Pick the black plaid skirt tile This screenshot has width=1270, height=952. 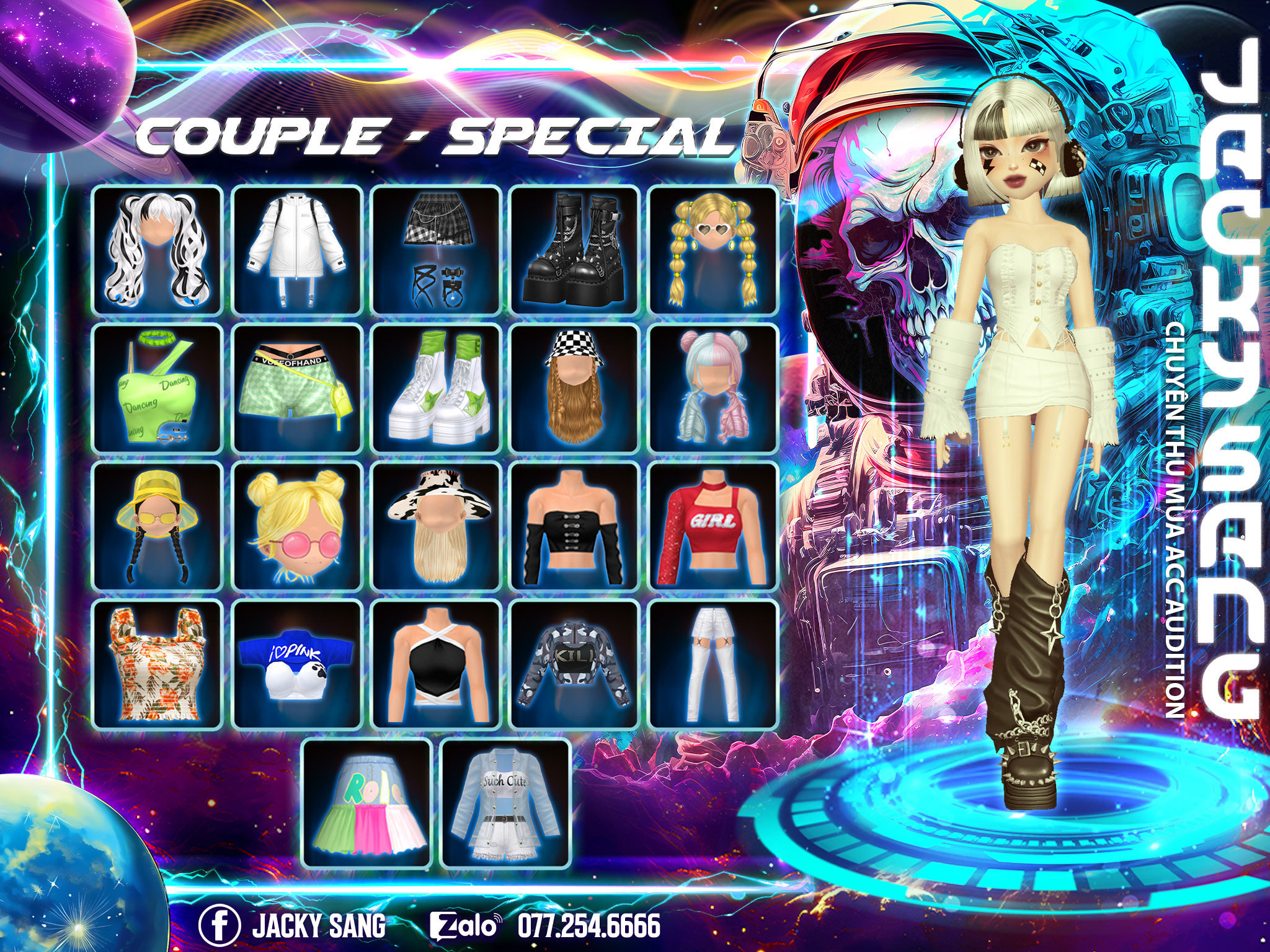435,250
